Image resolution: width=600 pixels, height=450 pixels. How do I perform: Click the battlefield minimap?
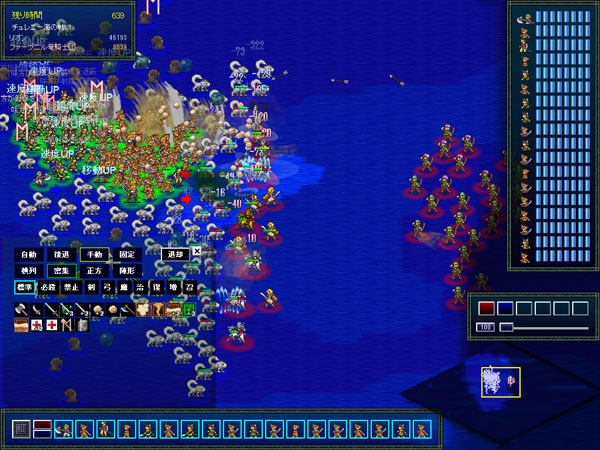499,382
